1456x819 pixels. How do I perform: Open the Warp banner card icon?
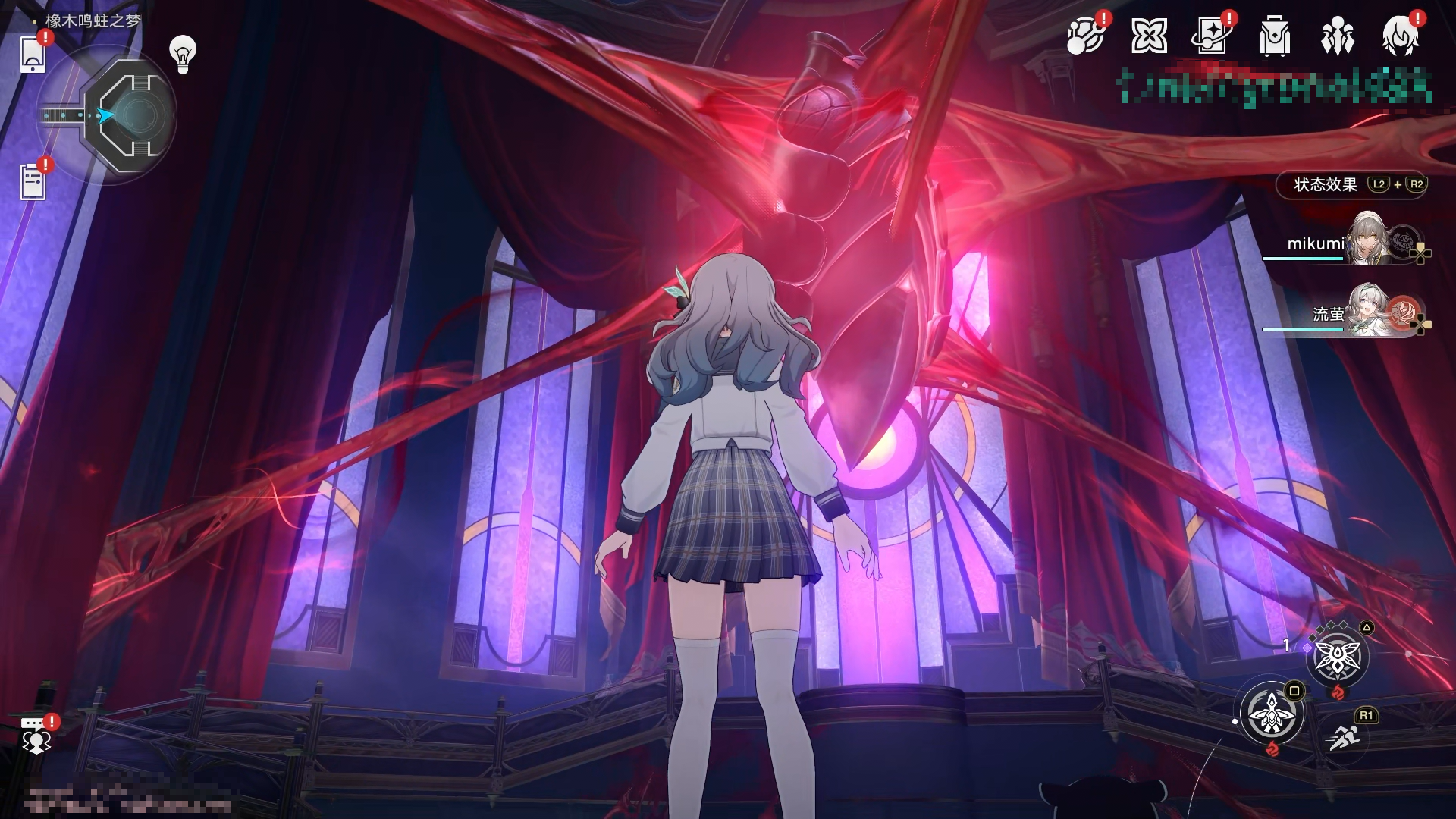[1213, 35]
